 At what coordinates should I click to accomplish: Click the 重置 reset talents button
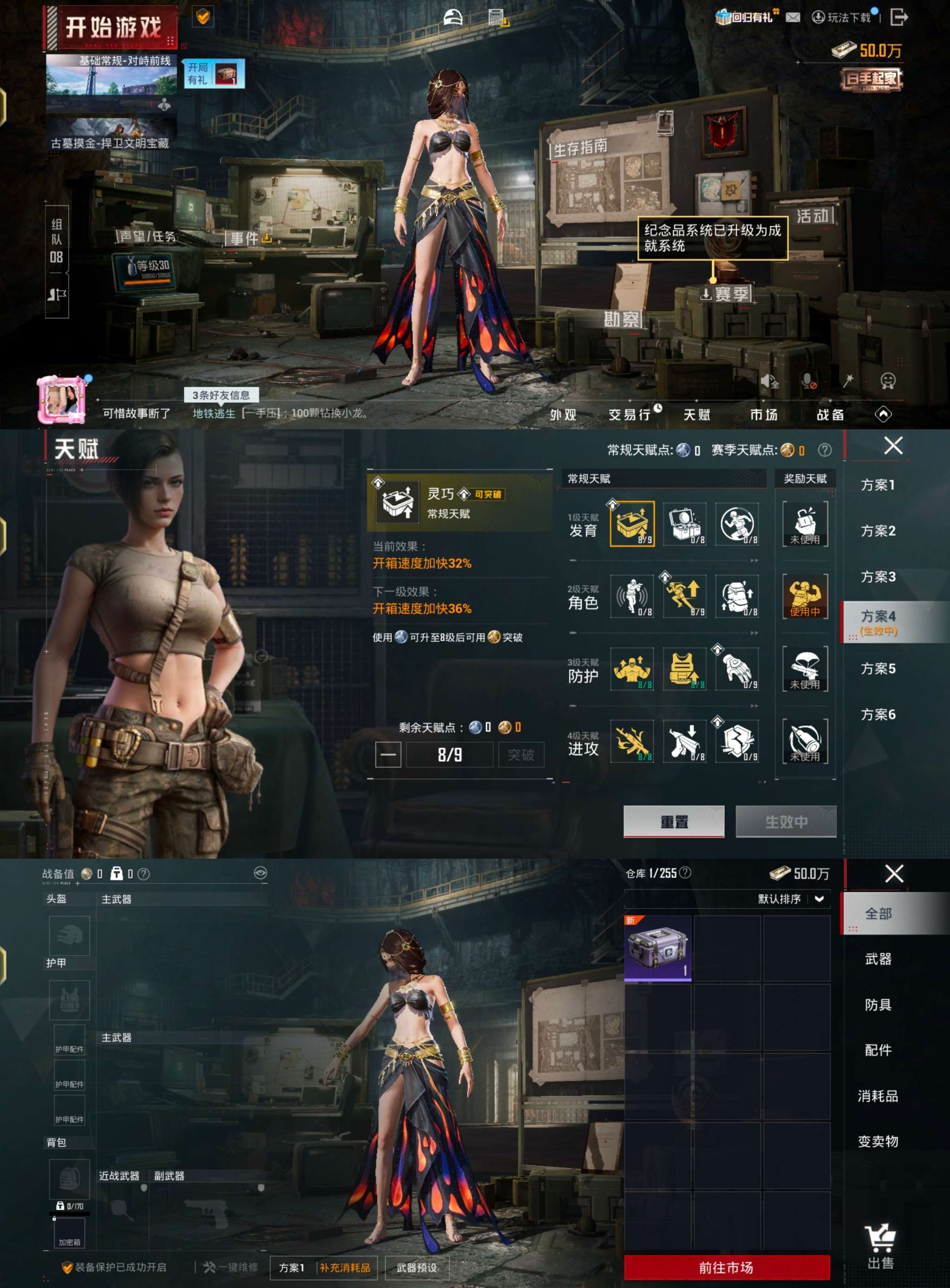click(x=674, y=822)
